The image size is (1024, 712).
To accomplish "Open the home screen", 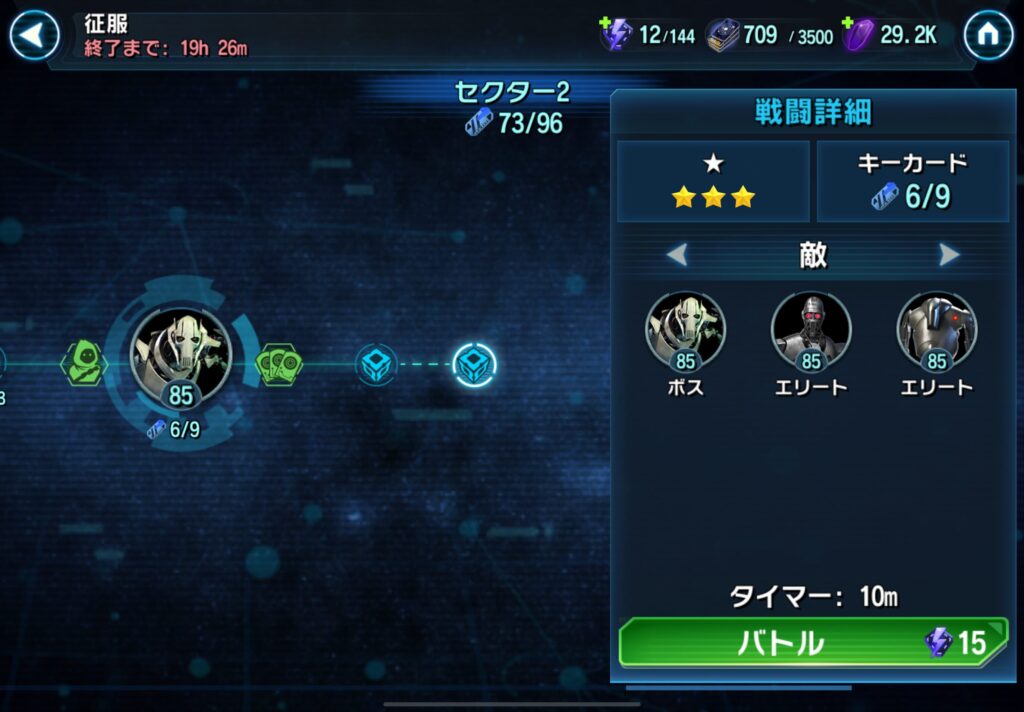I will coord(988,36).
